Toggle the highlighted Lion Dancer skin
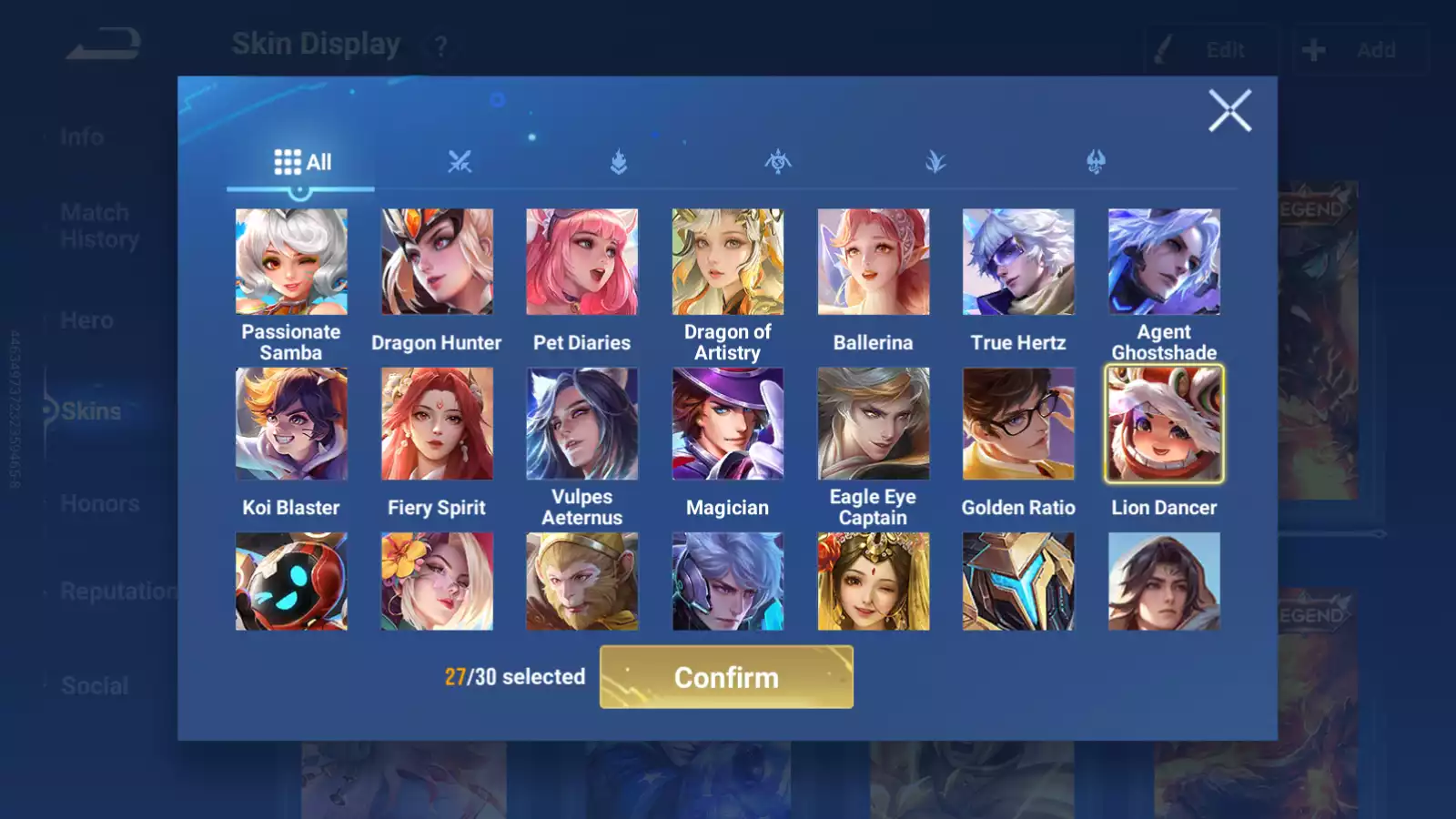The width and height of the screenshot is (1456, 819). 1164,424
